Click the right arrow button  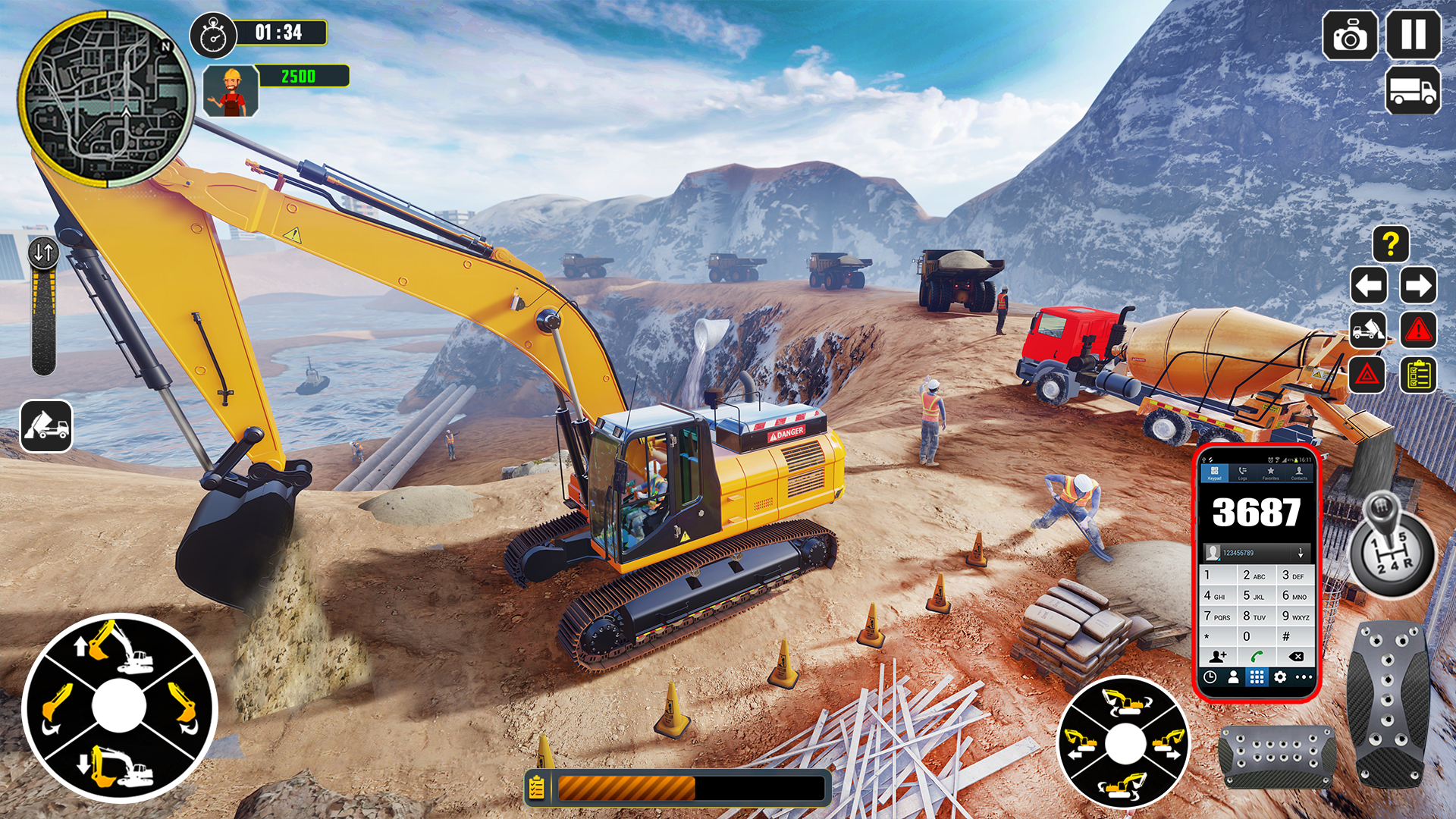coord(1417,286)
